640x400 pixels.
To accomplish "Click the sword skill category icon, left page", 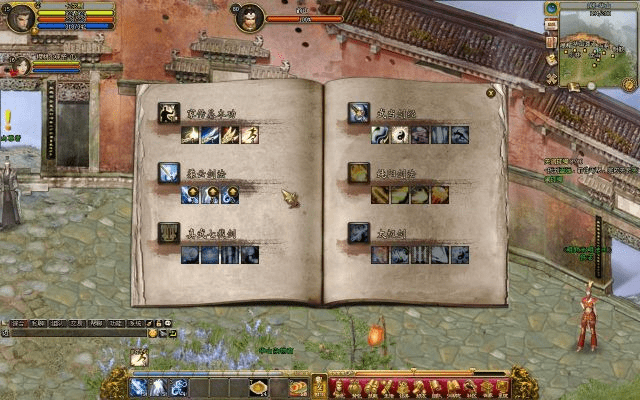I will coord(168,172).
